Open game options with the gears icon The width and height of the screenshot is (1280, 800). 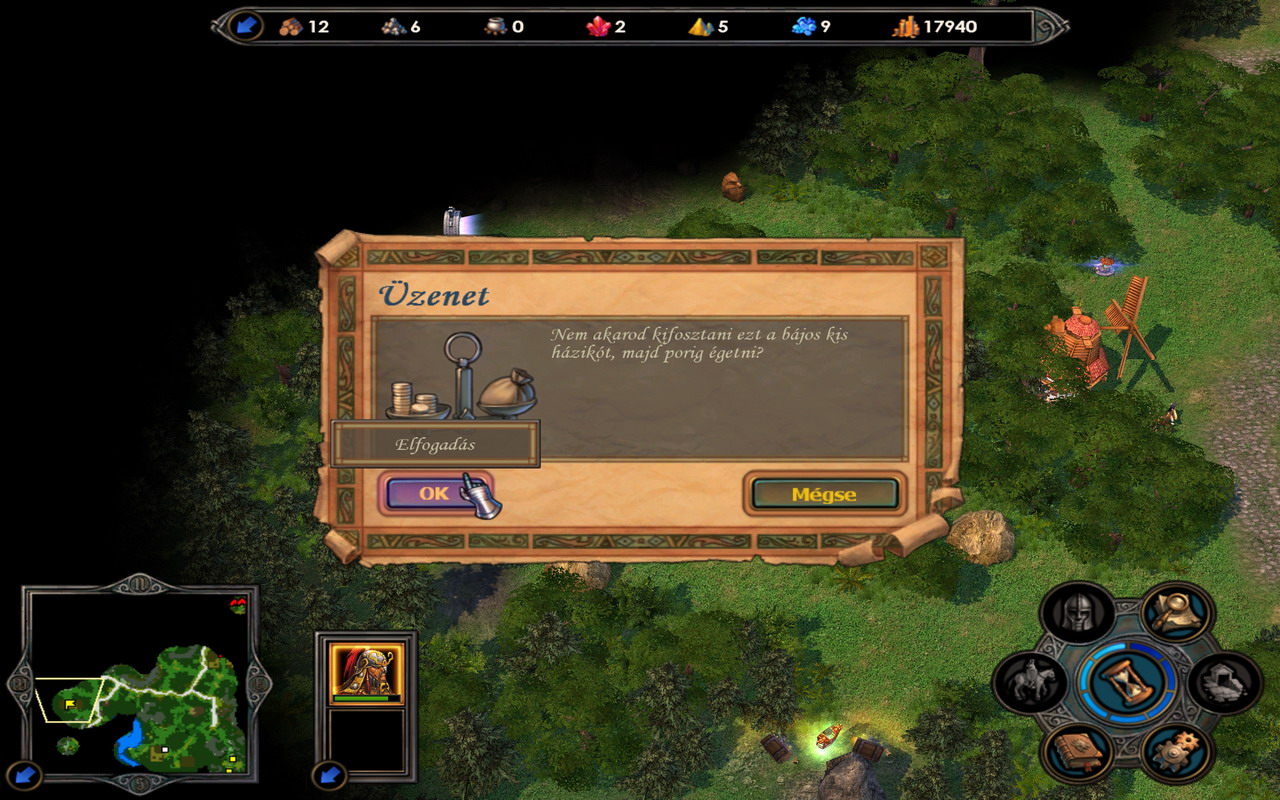point(1177,751)
